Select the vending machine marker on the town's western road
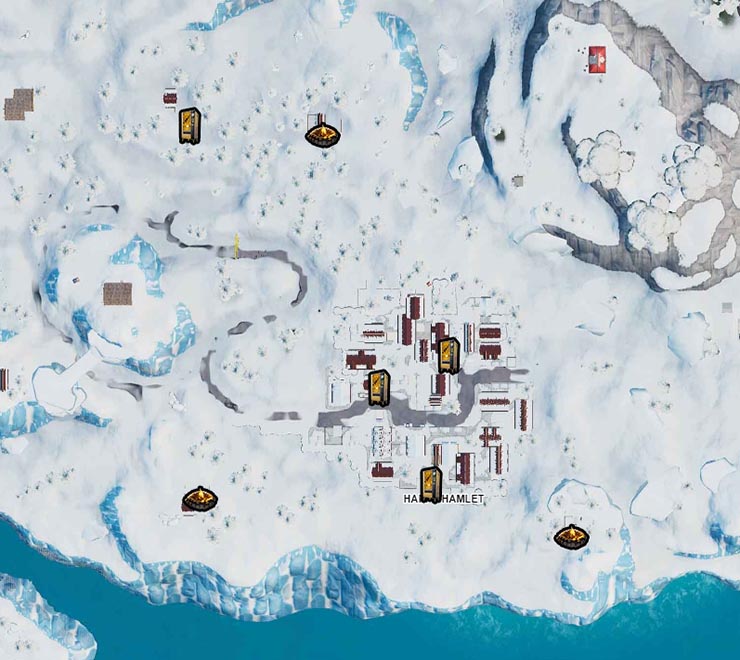The height and width of the screenshot is (660, 740). pyautogui.click(x=377, y=387)
